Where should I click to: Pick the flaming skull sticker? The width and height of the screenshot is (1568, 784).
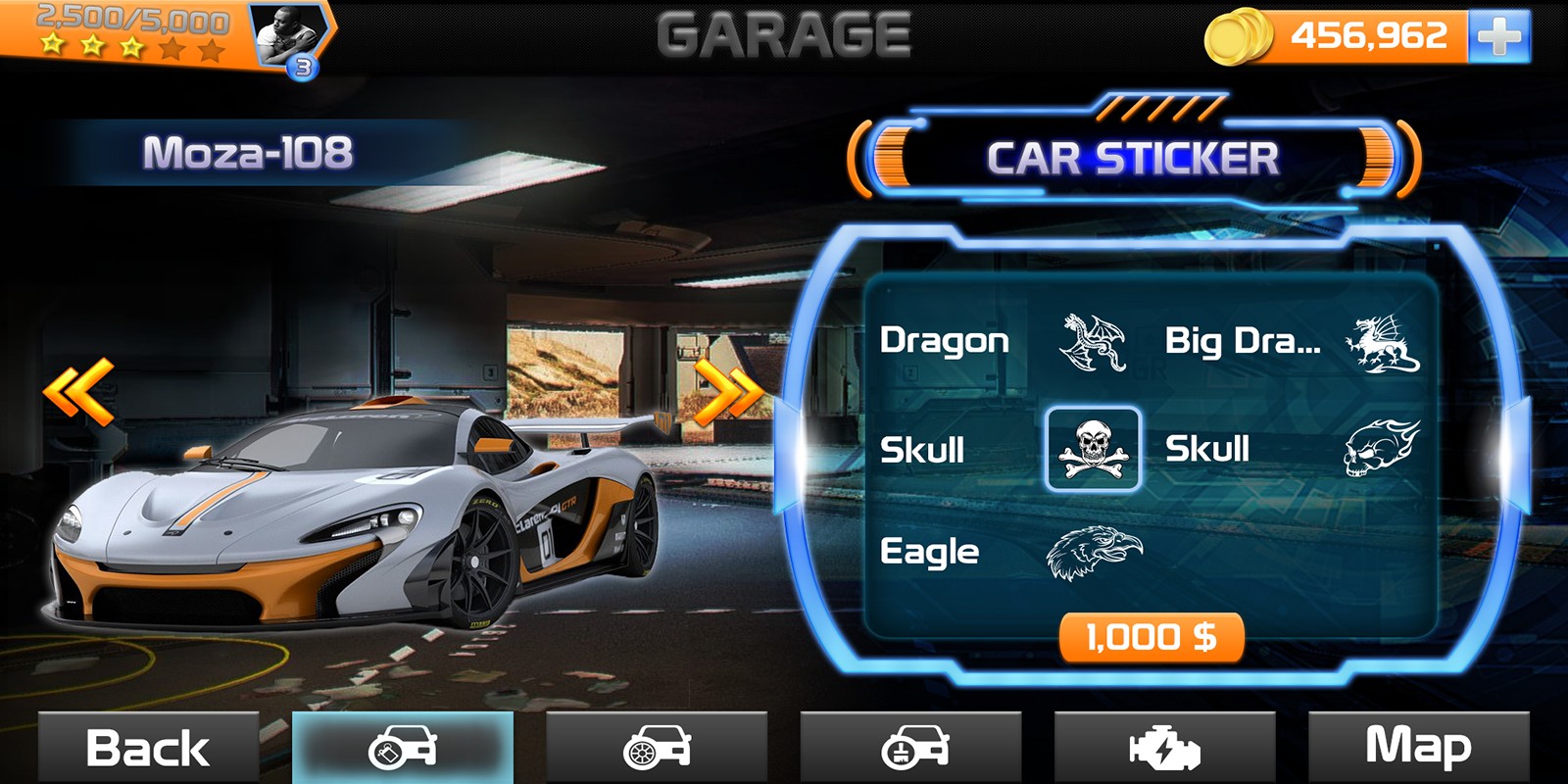pyautogui.click(x=1381, y=449)
